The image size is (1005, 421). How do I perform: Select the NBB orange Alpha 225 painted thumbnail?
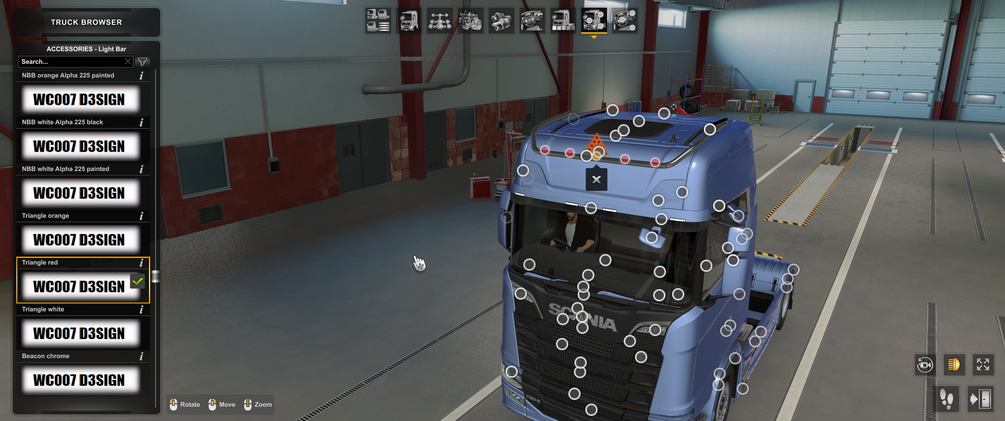coord(79,99)
